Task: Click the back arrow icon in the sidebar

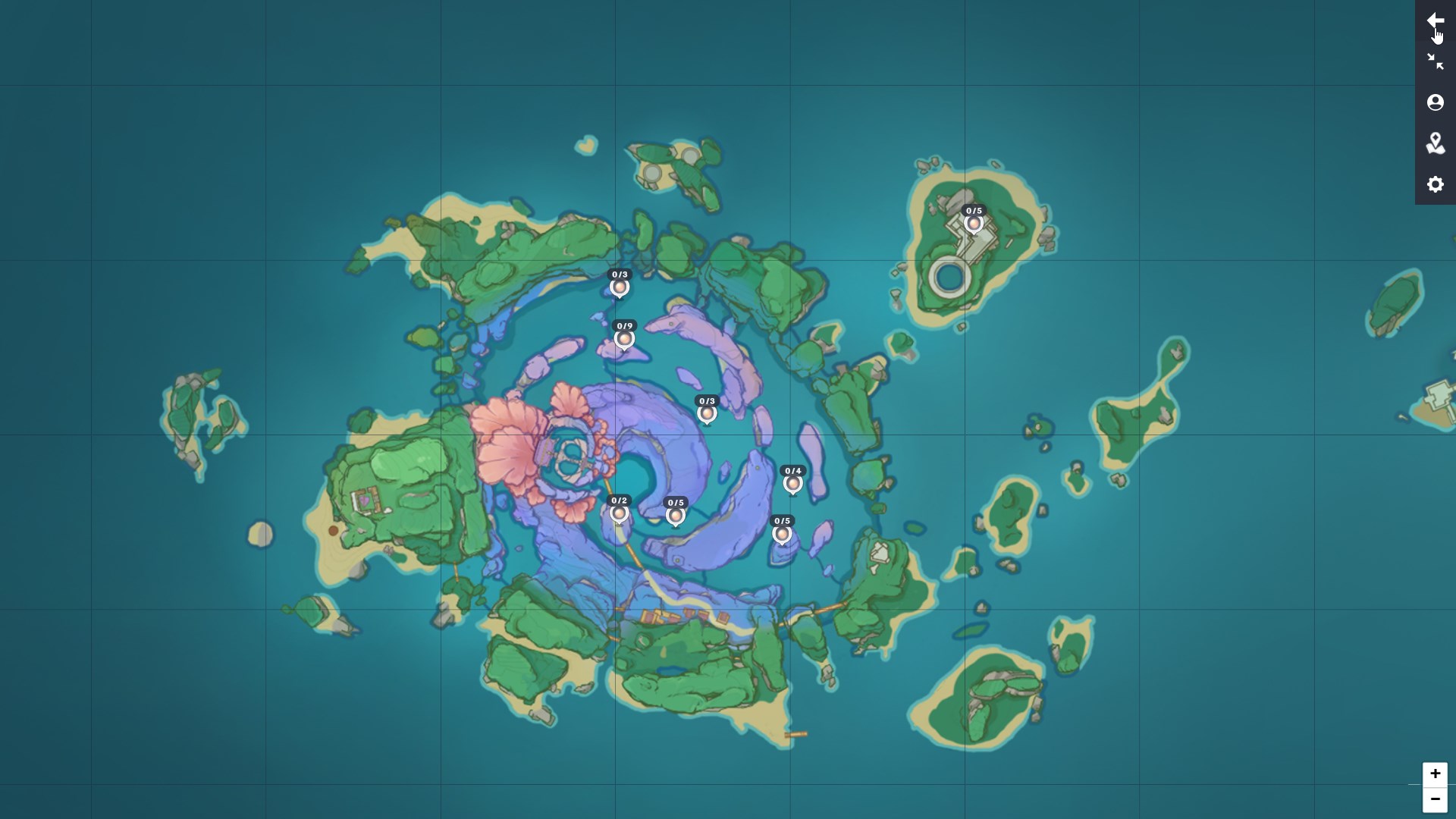Action: pyautogui.click(x=1436, y=20)
